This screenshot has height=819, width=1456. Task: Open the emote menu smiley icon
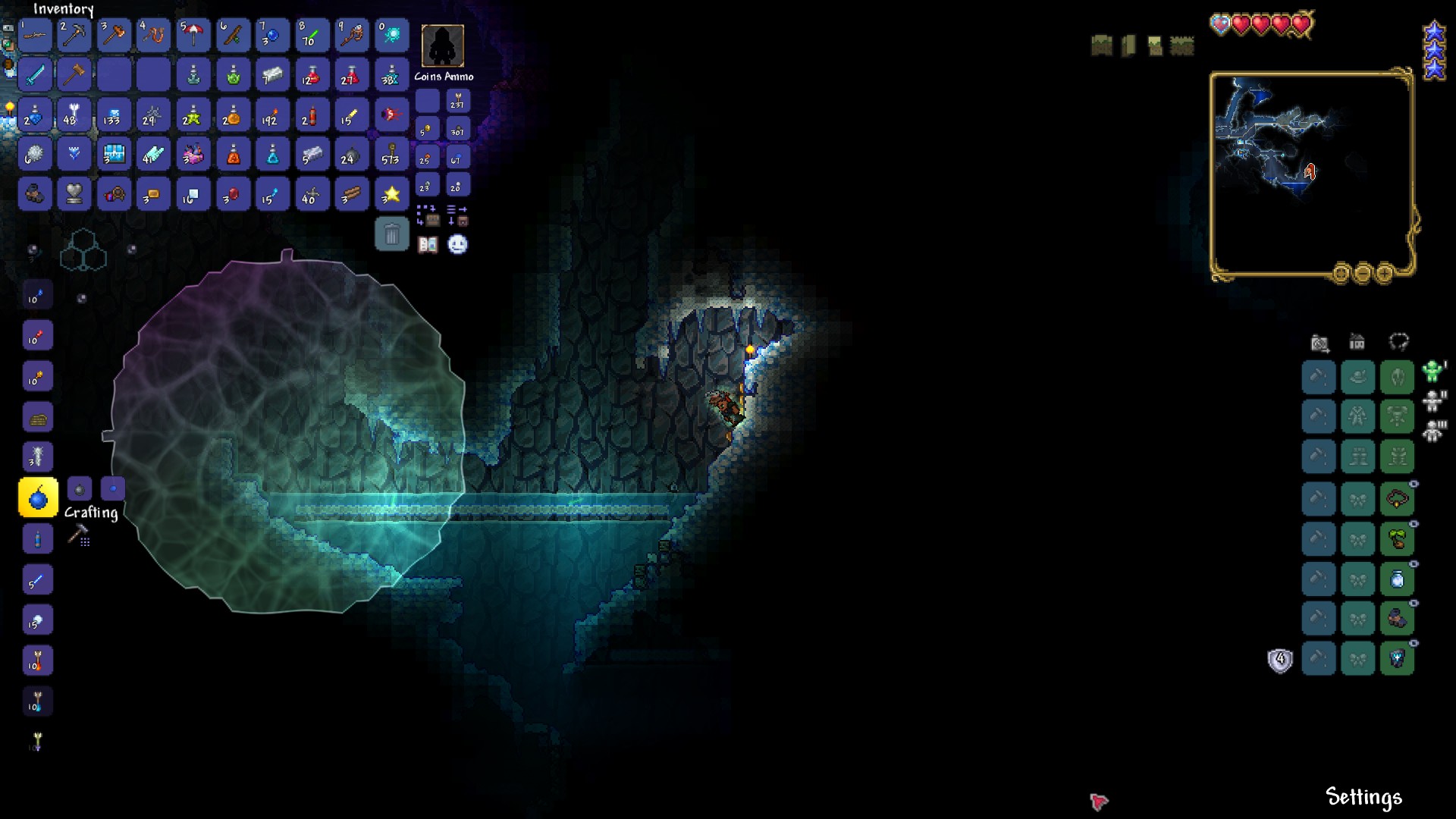tap(458, 244)
